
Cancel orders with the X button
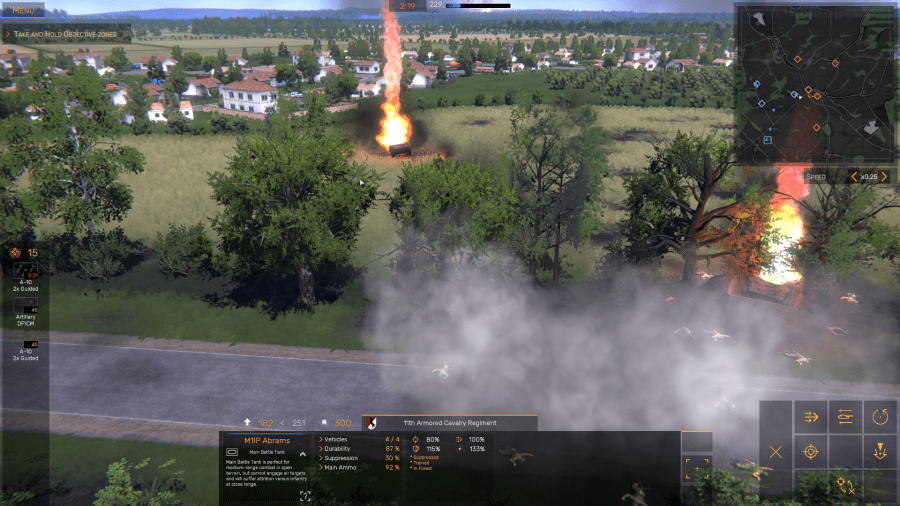point(776,452)
